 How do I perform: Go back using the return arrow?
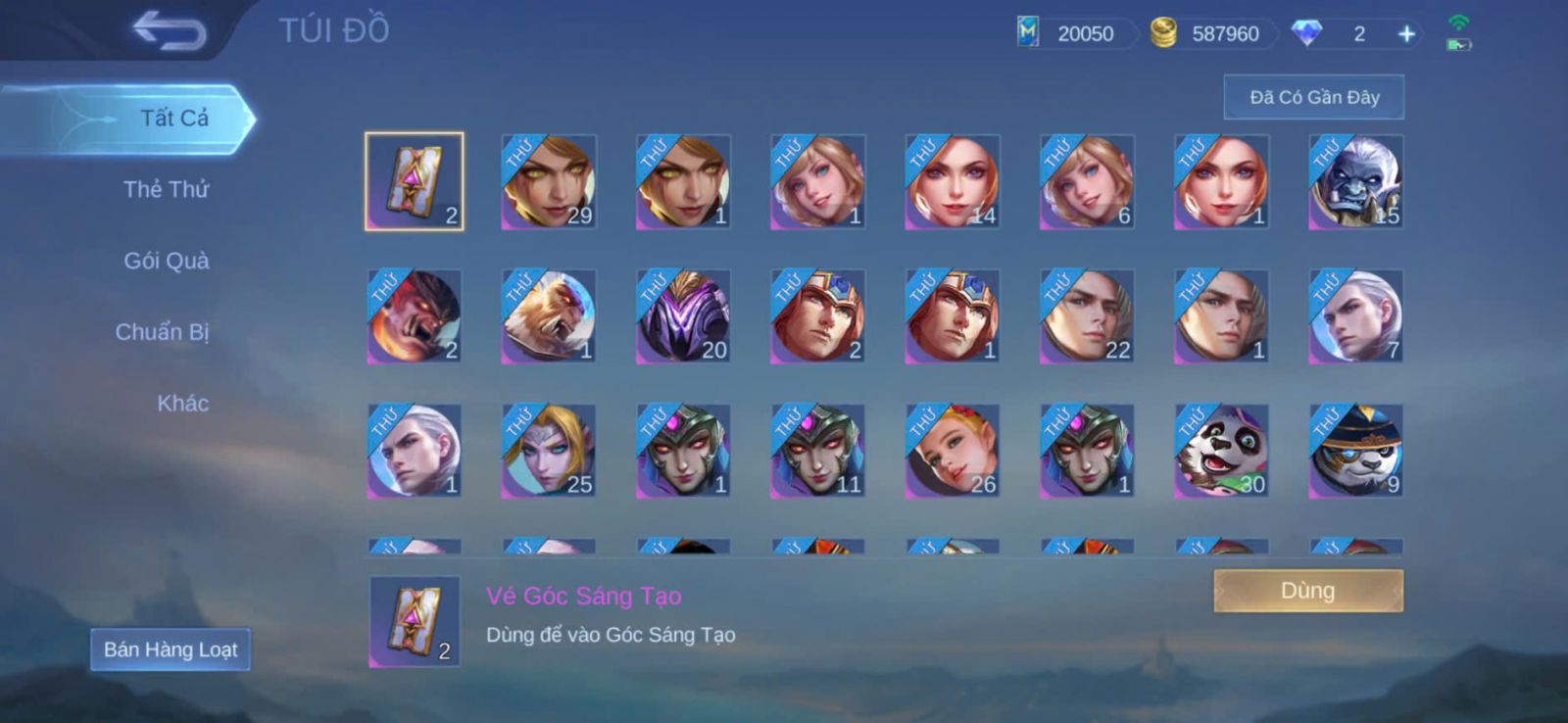tap(170, 30)
